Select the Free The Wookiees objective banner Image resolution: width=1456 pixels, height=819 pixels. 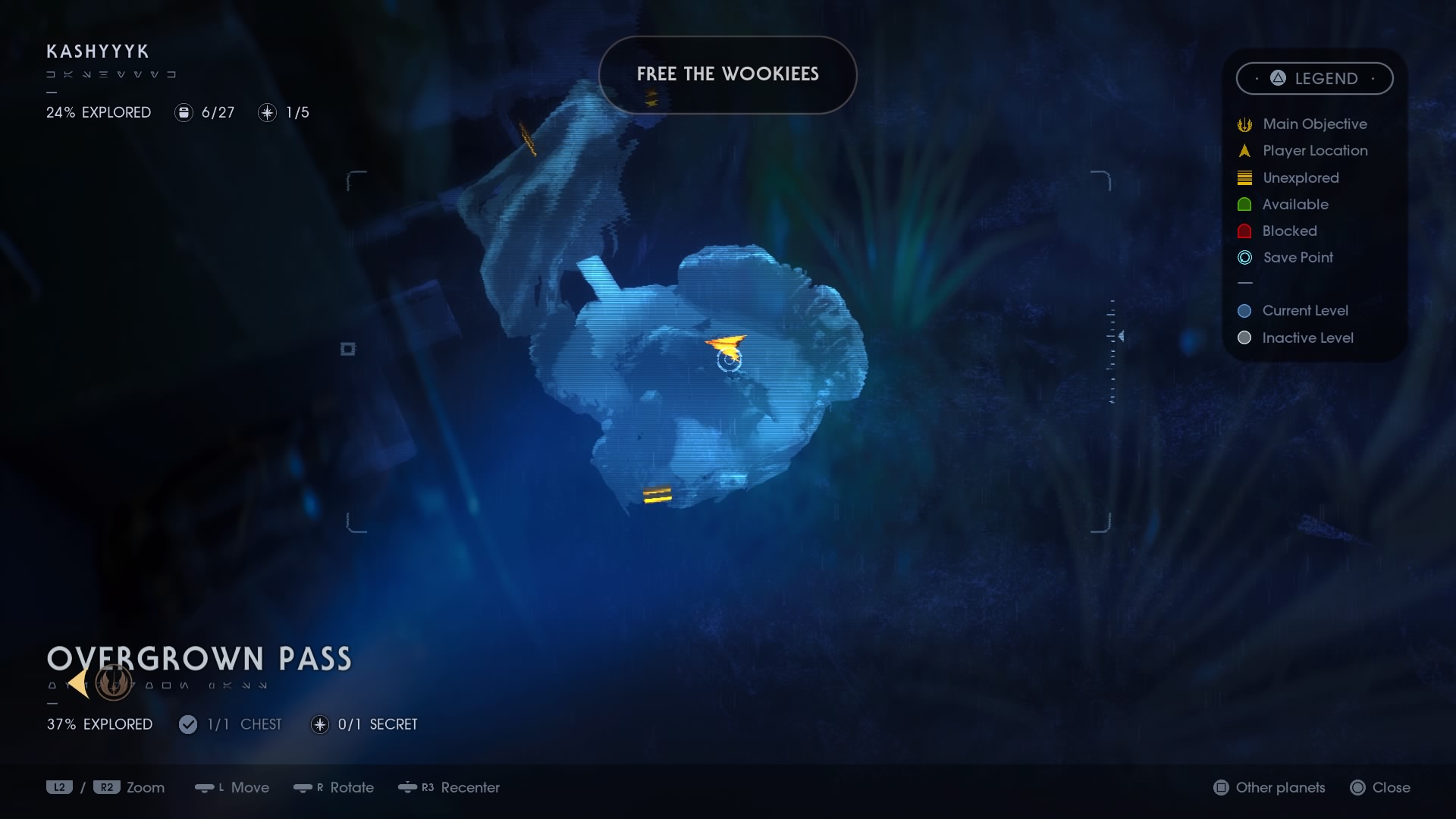coord(727,74)
